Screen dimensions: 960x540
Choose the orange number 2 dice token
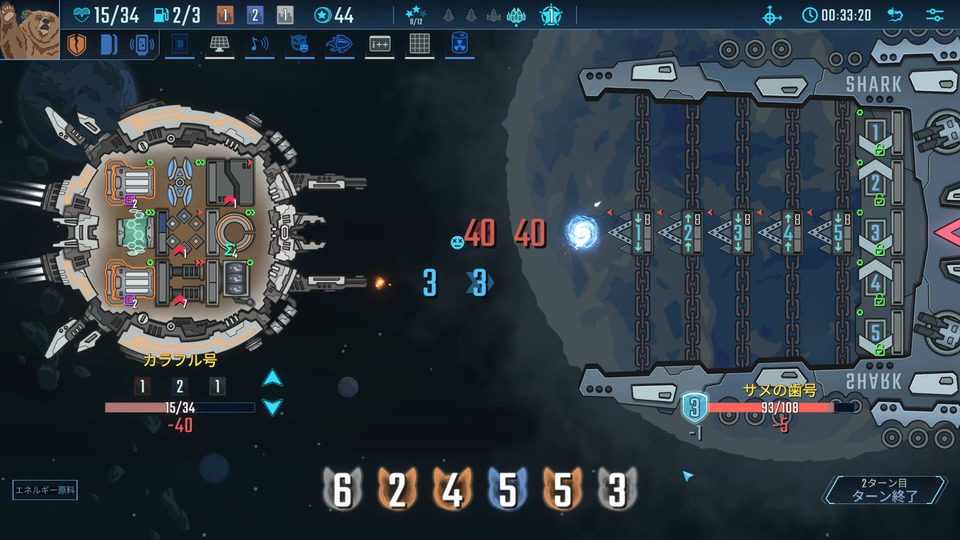click(397, 490)
